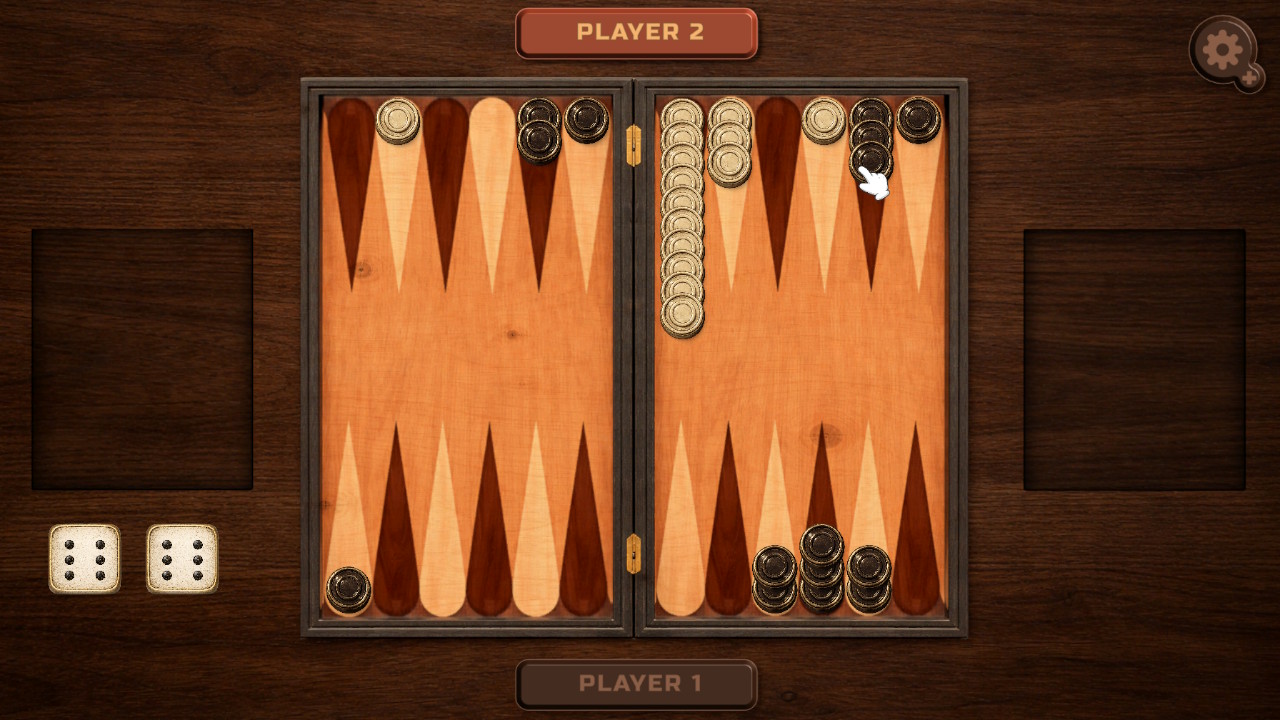Click the Player 2 name banner
Viewport: 1280px width, 720px height.
point(637,32)
